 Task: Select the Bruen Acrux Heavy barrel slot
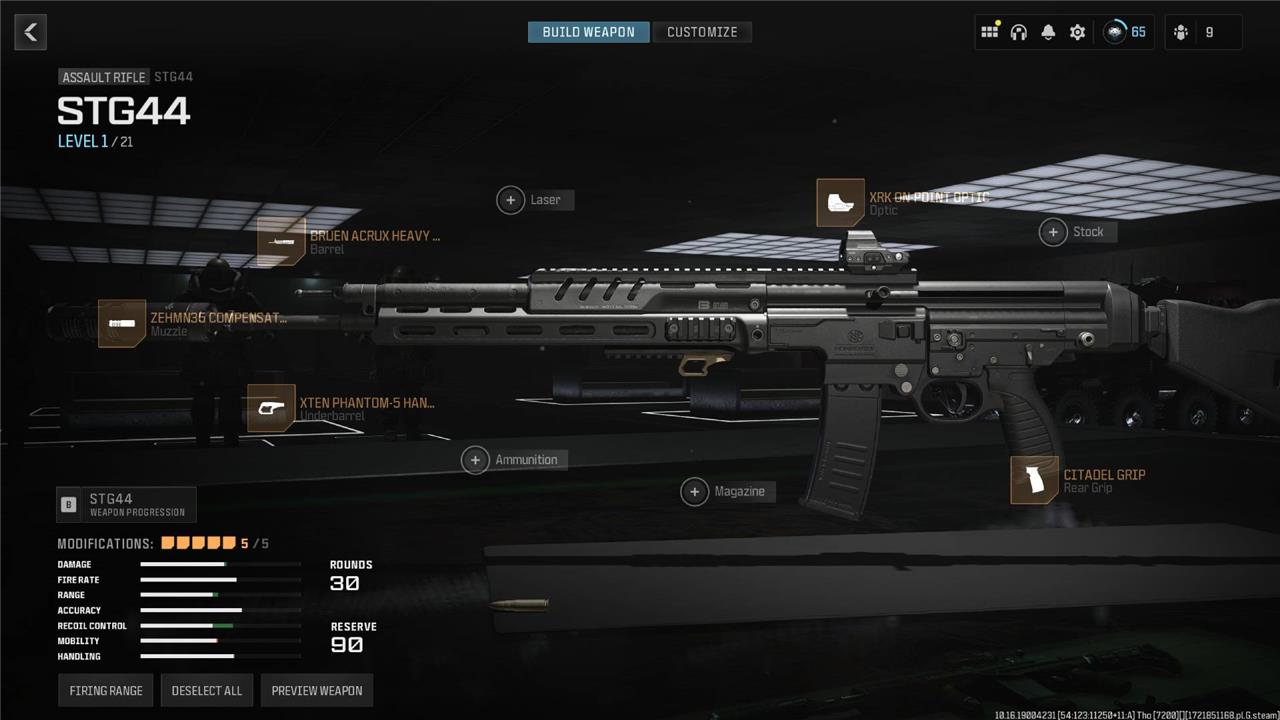tap(281, 242)
